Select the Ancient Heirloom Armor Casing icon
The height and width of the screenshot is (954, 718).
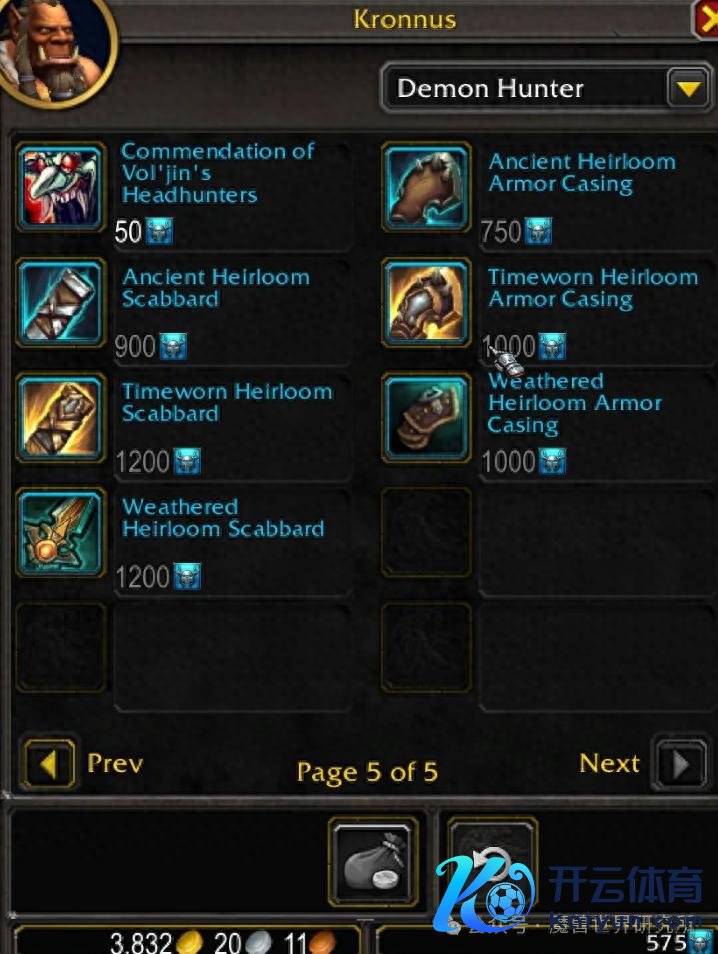coord(427,187)
